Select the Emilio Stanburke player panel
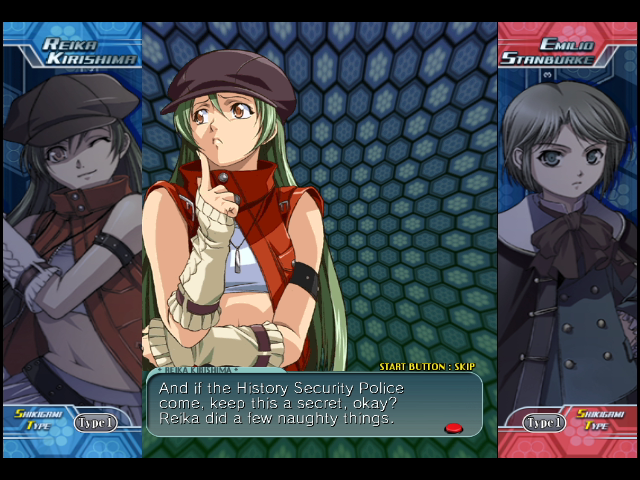640x480 pixels. click(567, 240)
